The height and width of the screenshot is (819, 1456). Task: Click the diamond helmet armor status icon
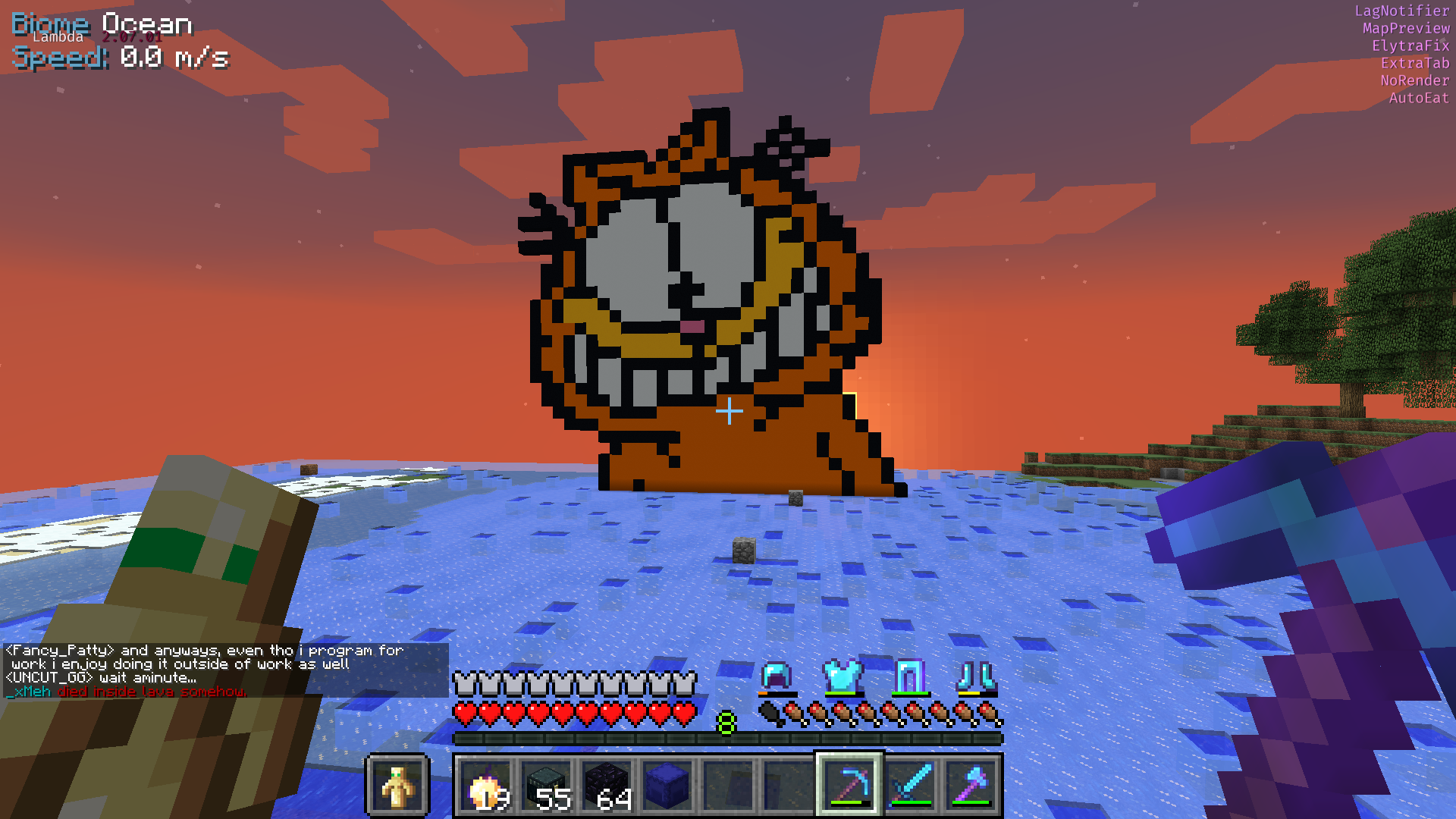coord(776,677)
